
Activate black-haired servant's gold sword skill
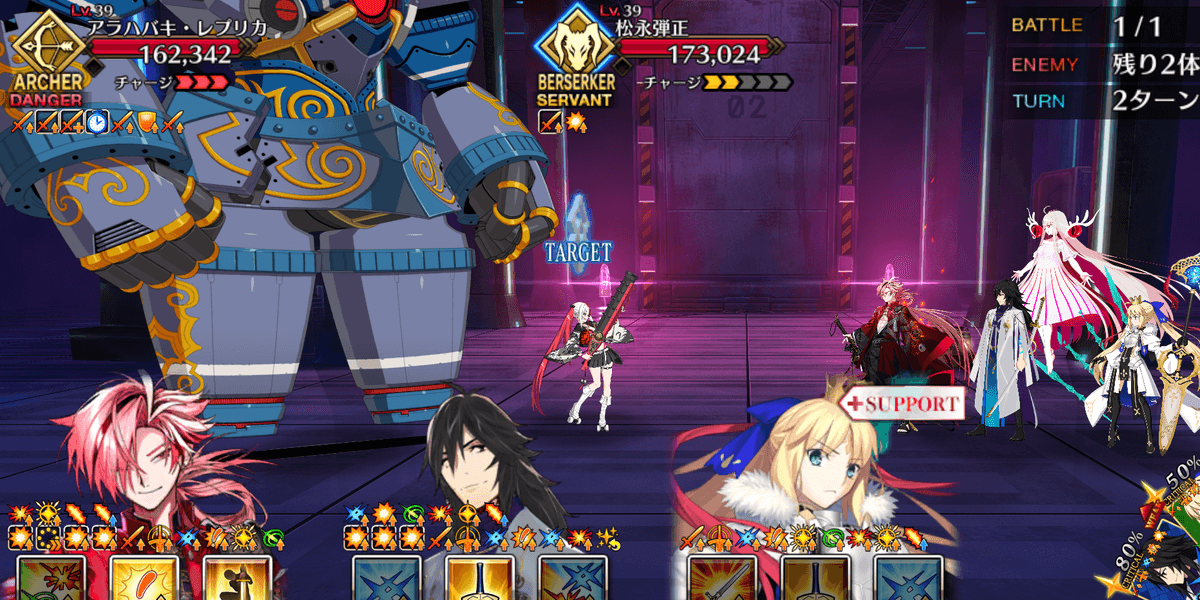pyautogui.click(x=479, y=580)
